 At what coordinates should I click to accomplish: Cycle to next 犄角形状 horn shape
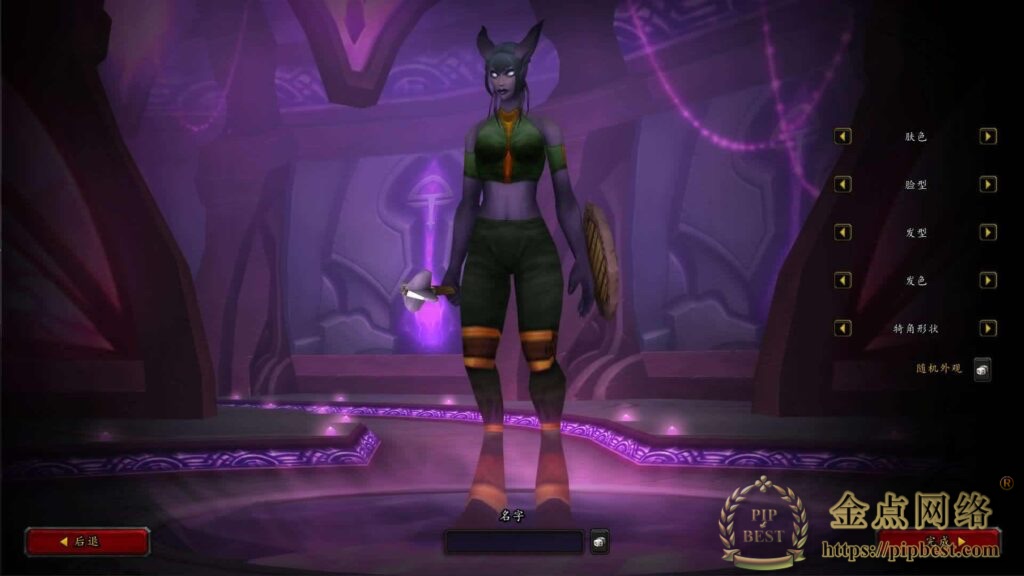[x=988, y=328]
